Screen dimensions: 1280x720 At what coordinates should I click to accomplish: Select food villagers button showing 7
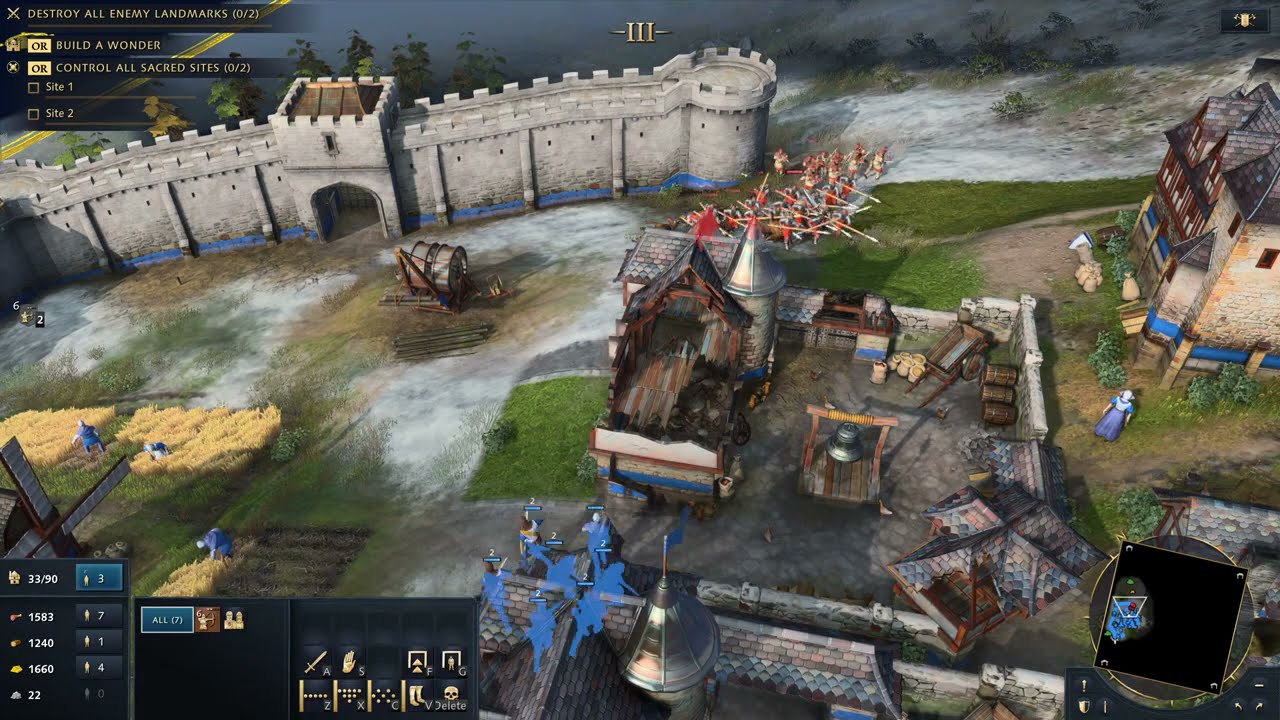(100, 616)
